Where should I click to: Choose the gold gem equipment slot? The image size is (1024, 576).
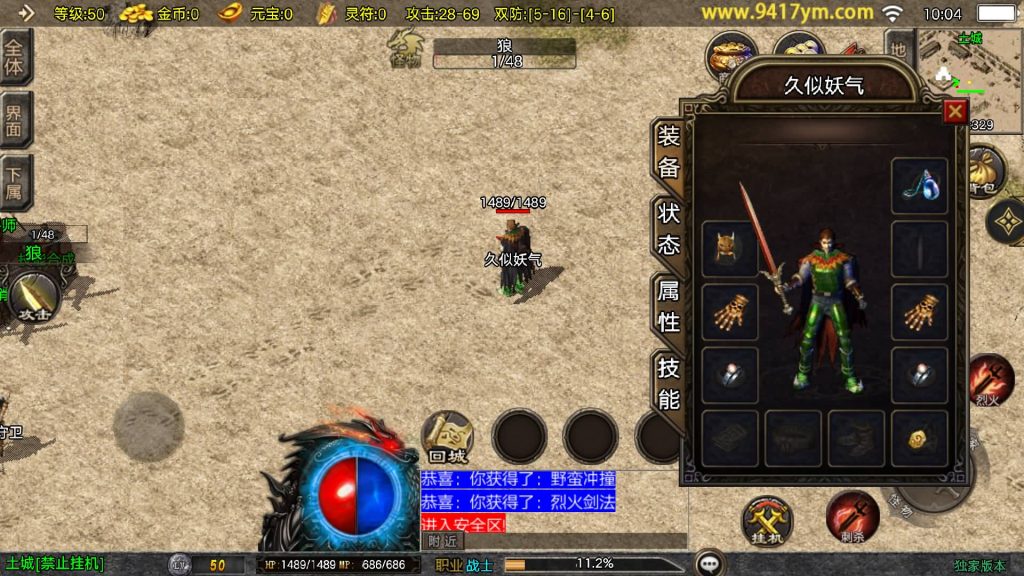tap(919, 438)
